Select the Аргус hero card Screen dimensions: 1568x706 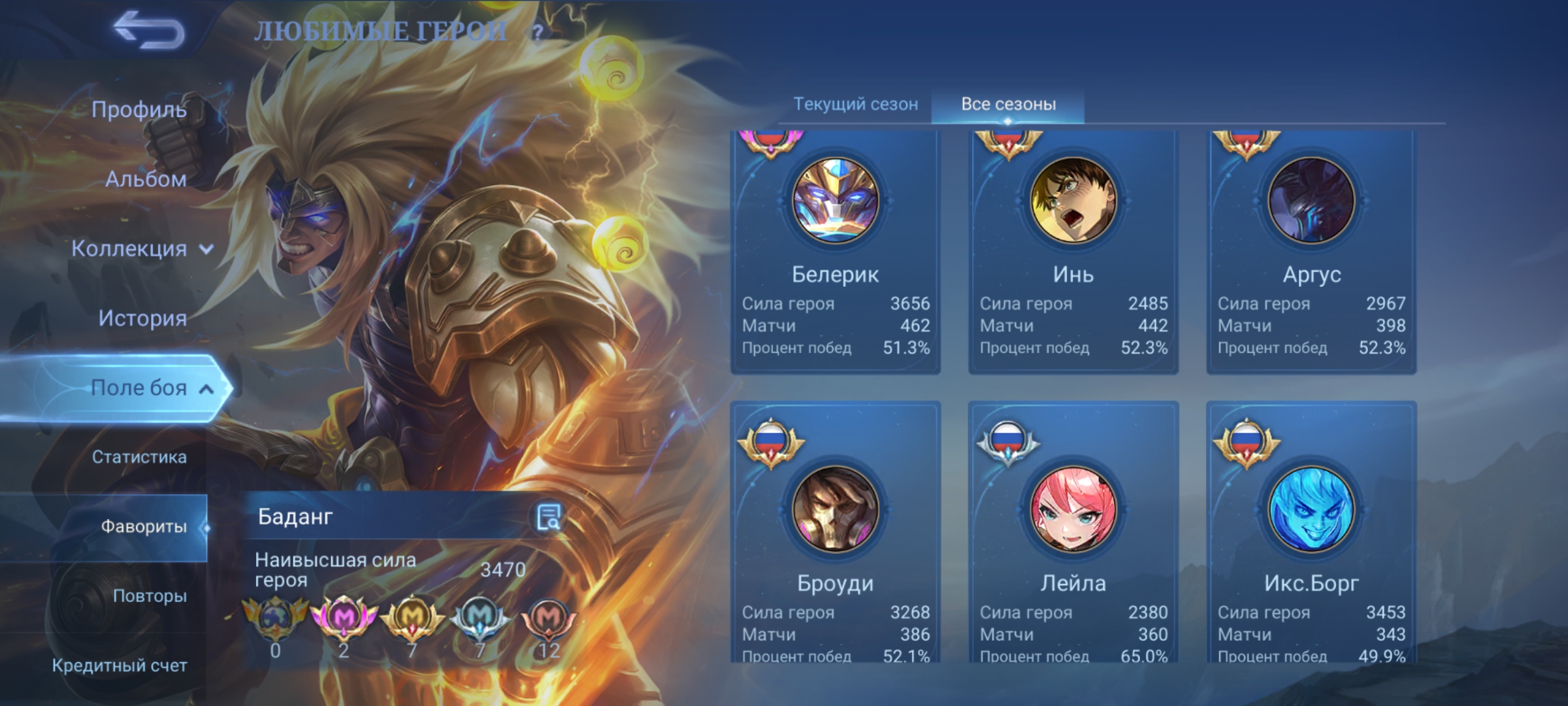pyautogui.click(x=1311, y=252)
